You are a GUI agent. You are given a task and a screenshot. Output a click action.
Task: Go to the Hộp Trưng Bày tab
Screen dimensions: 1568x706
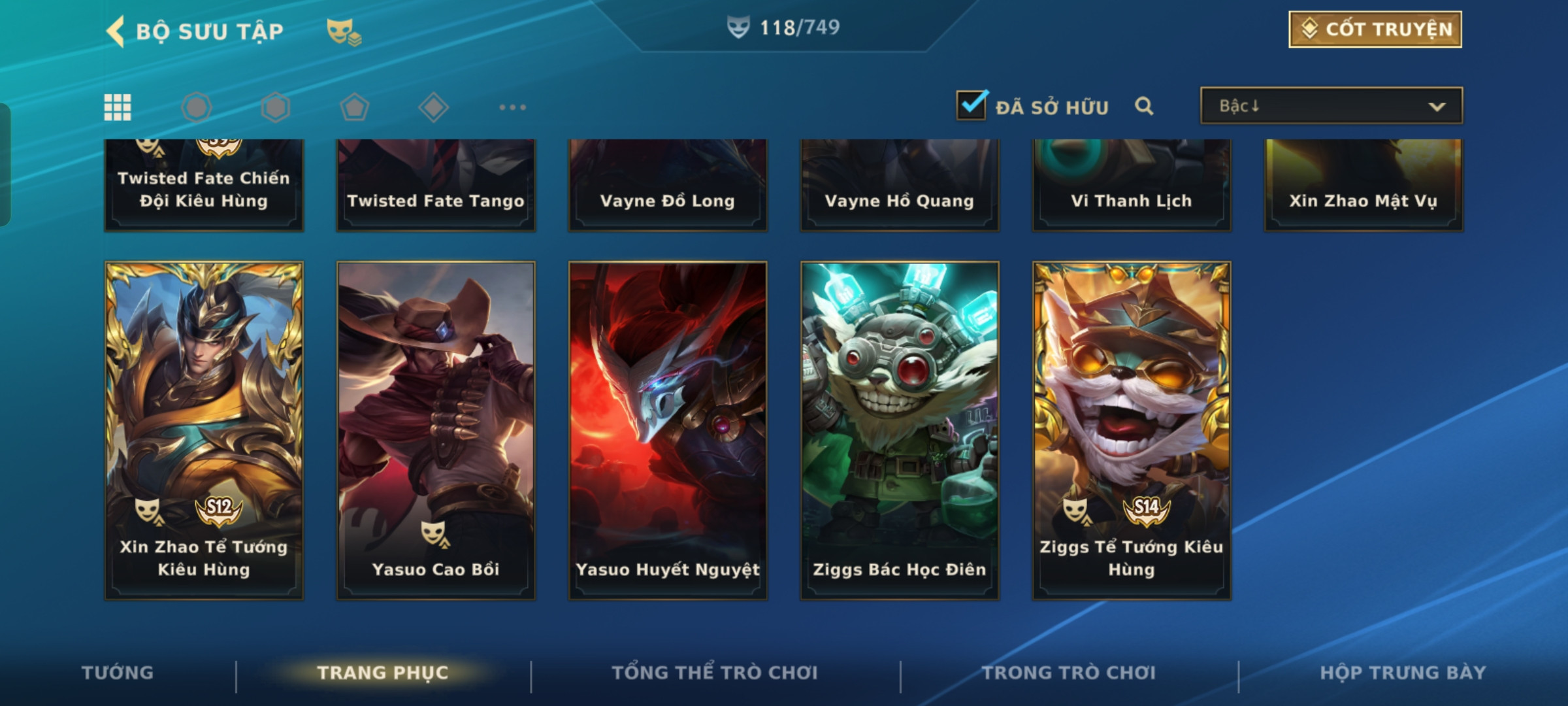point(1403,672)
